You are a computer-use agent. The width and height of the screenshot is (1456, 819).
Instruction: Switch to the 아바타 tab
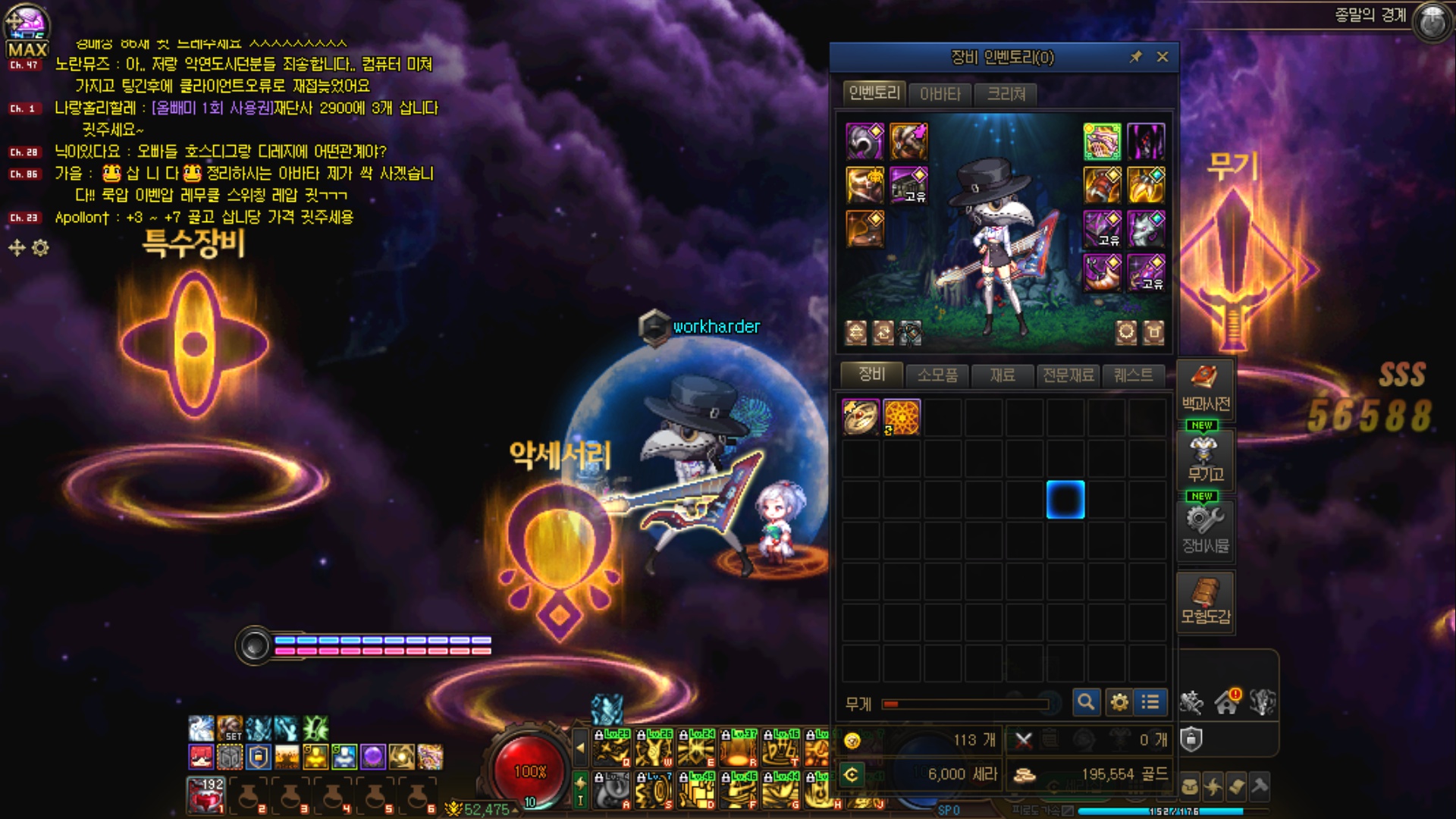[x=940, y=94]
